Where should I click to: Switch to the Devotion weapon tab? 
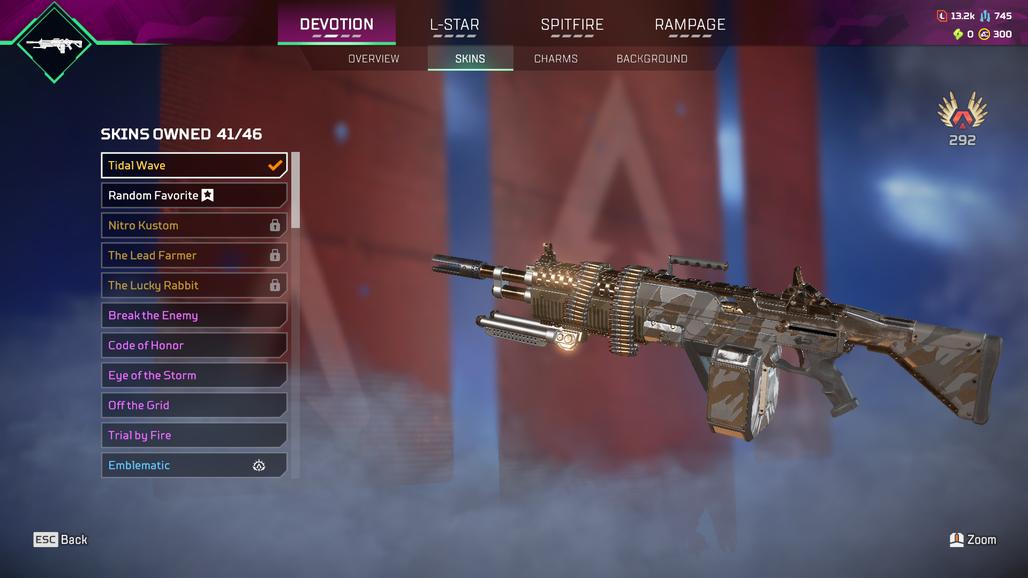[336, 25]
